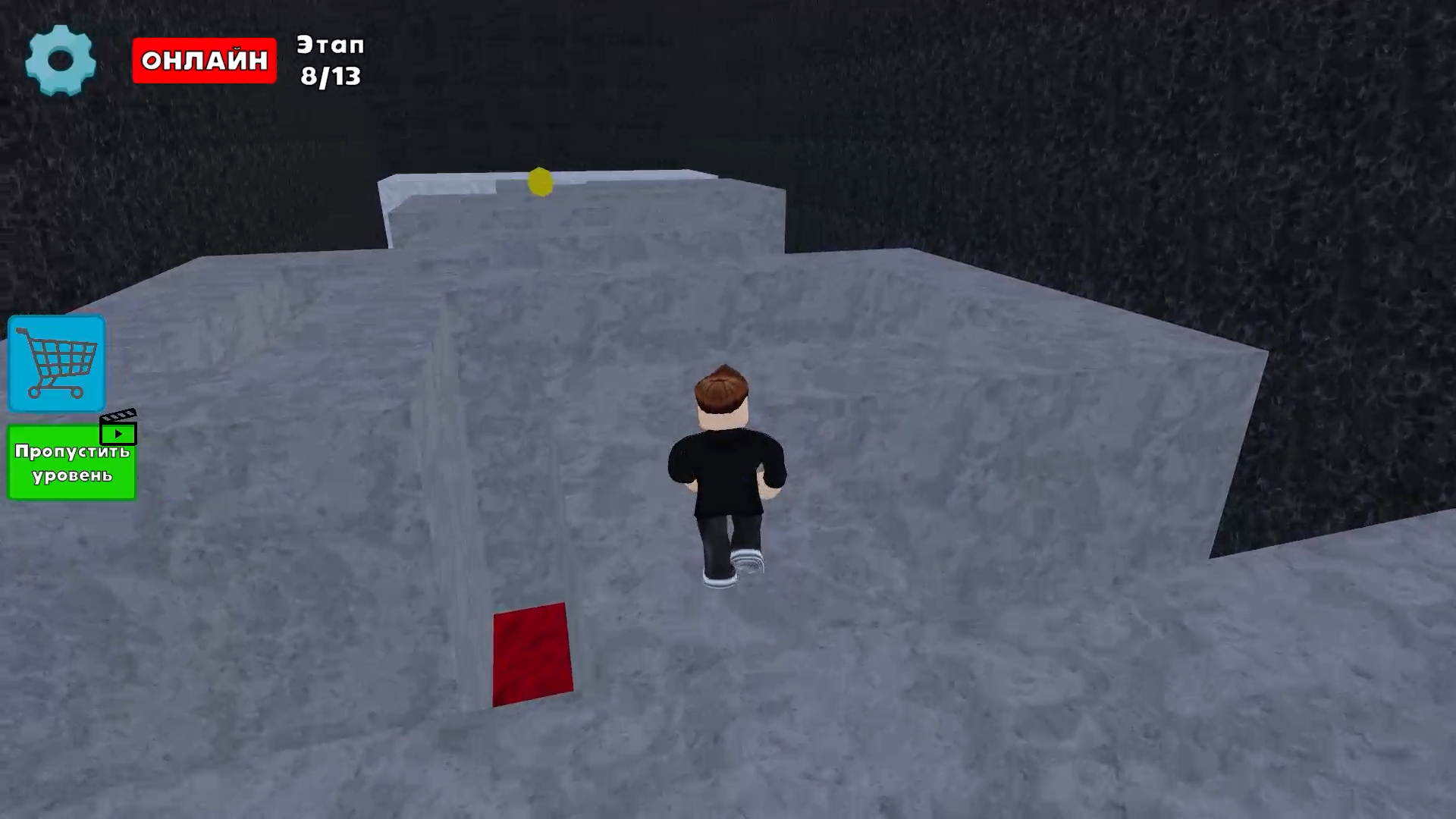The image size is (1456, 819).
Task: Select the player character
Action: [724, 470]
